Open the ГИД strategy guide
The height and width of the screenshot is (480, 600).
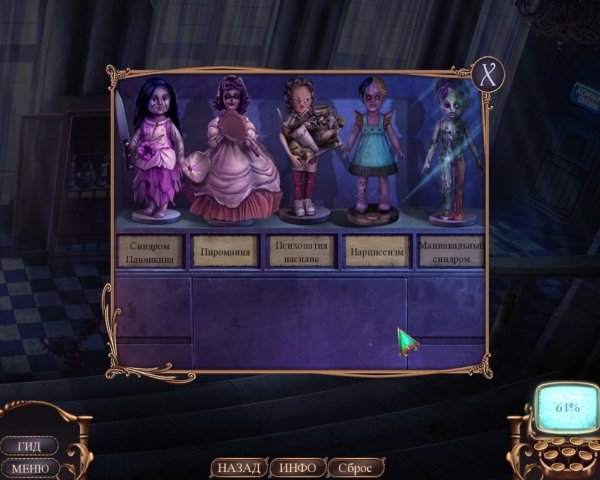[28, 445]
